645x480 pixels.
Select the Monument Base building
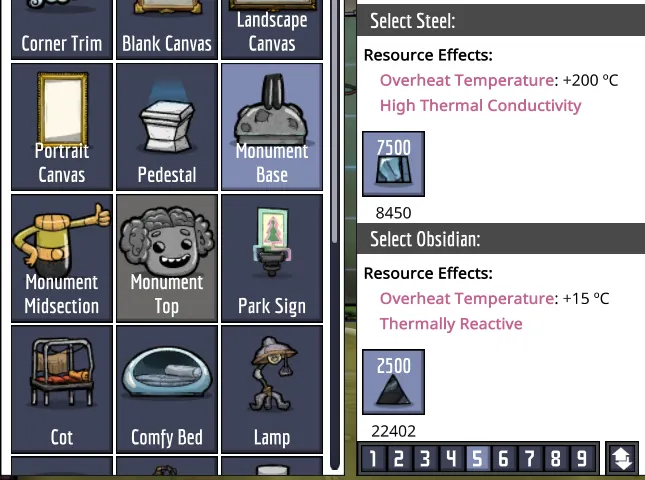[x=272, y=127]
